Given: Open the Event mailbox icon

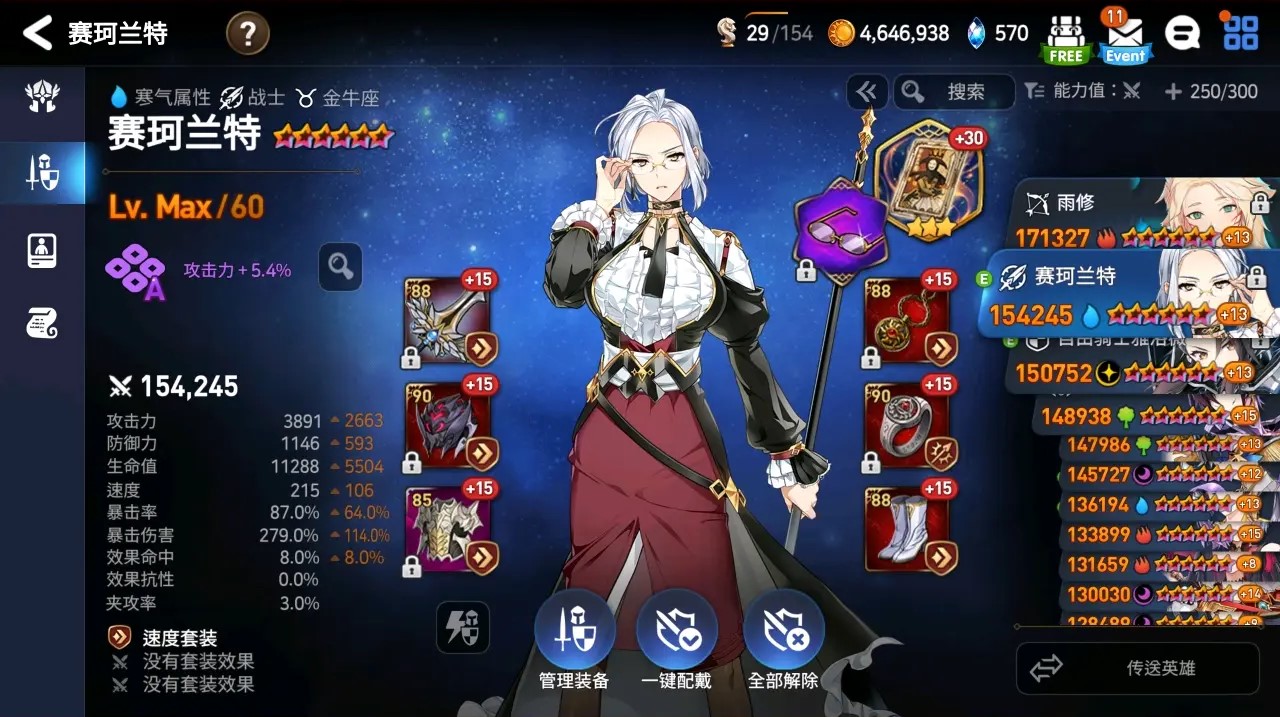Looking at the screenshot, I should pos(1124,36).
